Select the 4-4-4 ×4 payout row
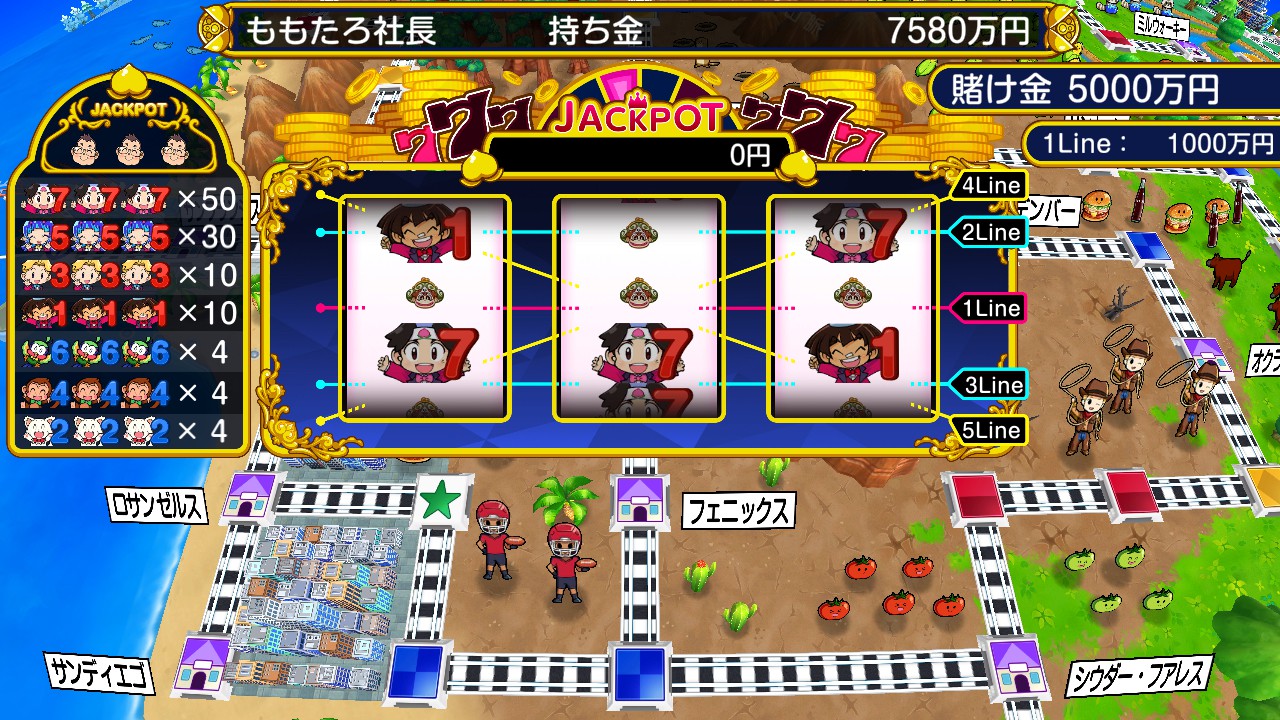The image size is (1280, 720). click(x=128, y=391)
